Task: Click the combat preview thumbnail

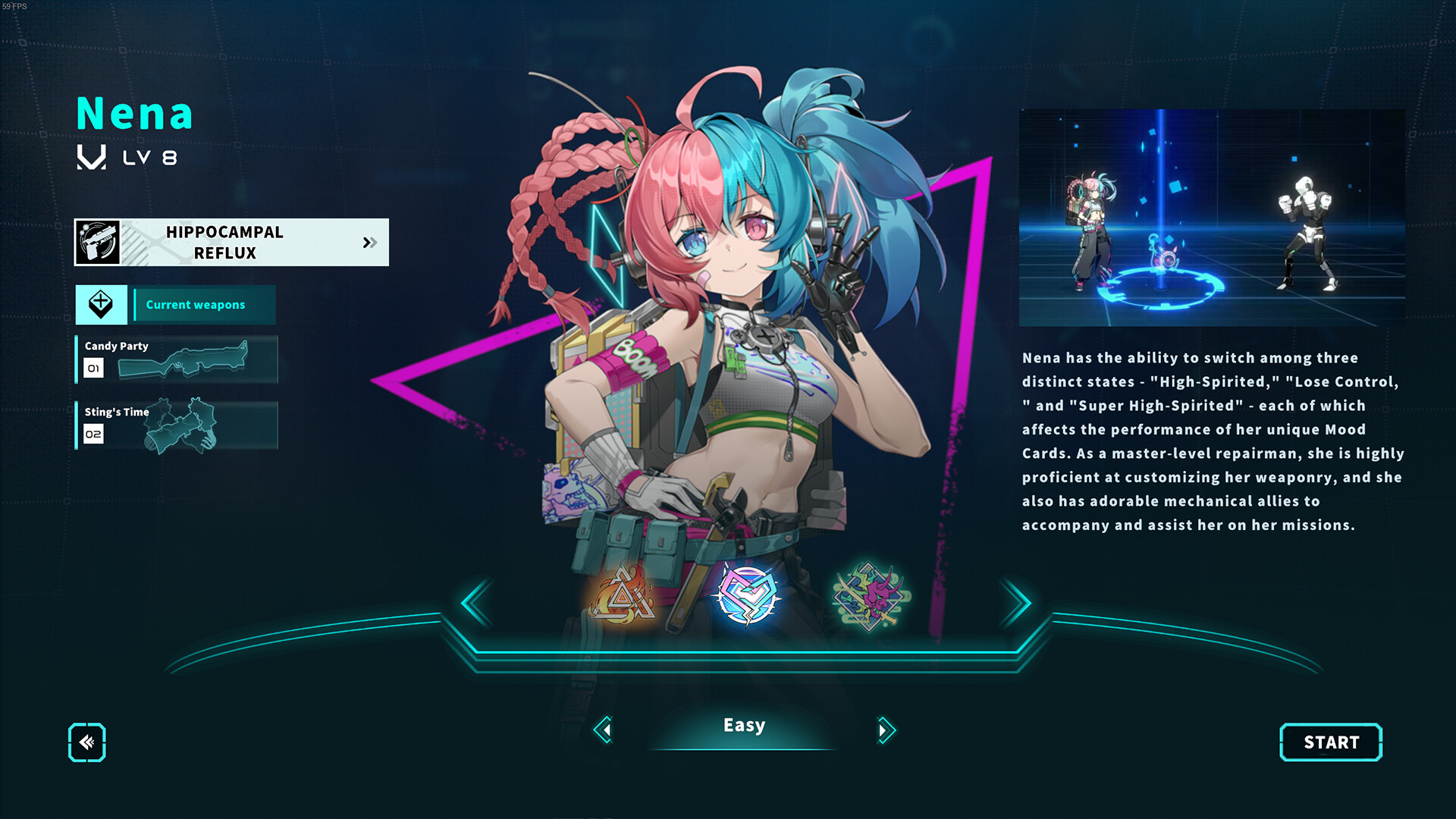Action: tap(1213, 220)
